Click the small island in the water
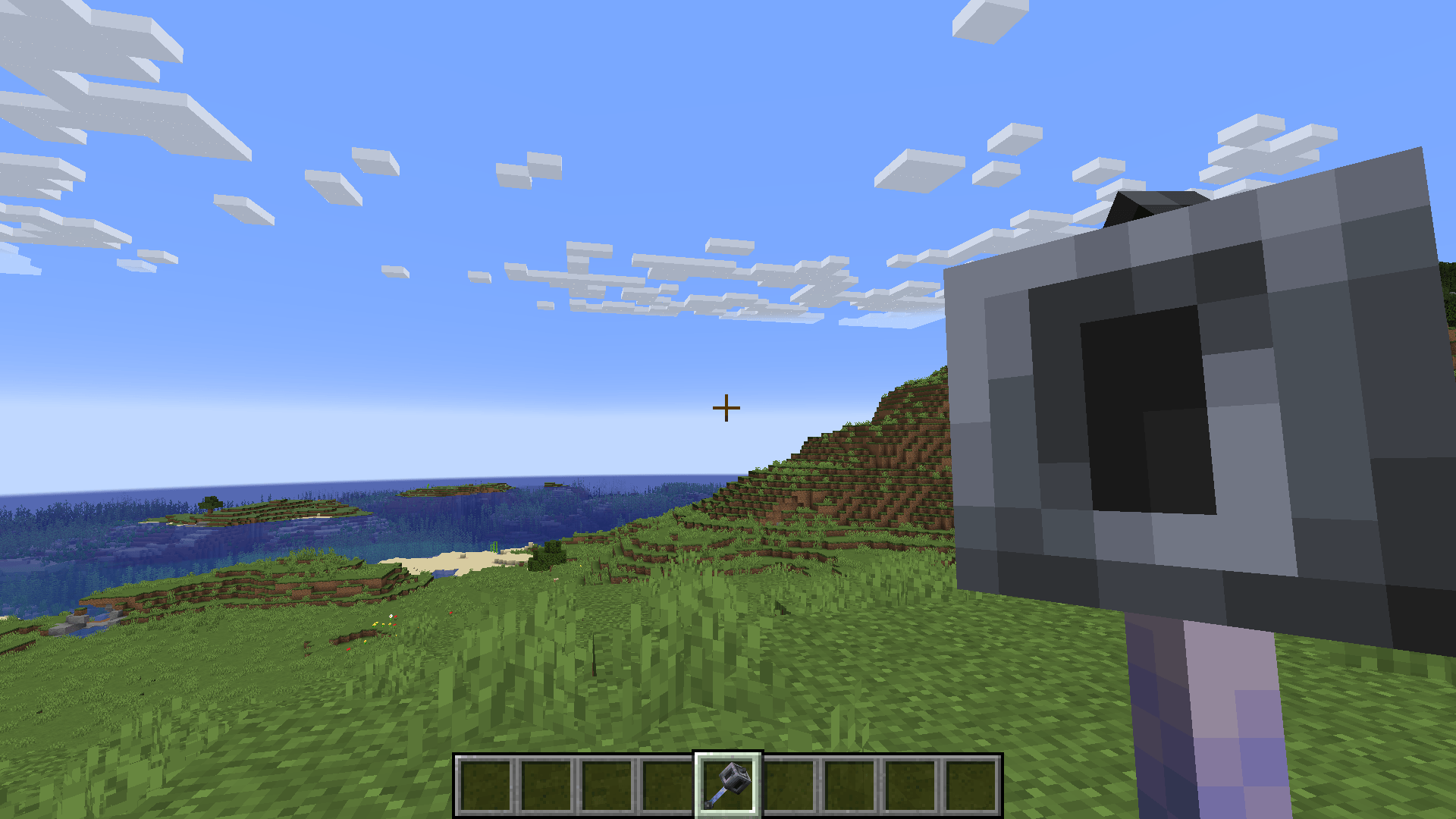Image resolution: width=1456 pixels, height=819 pixels. point(258,516)
